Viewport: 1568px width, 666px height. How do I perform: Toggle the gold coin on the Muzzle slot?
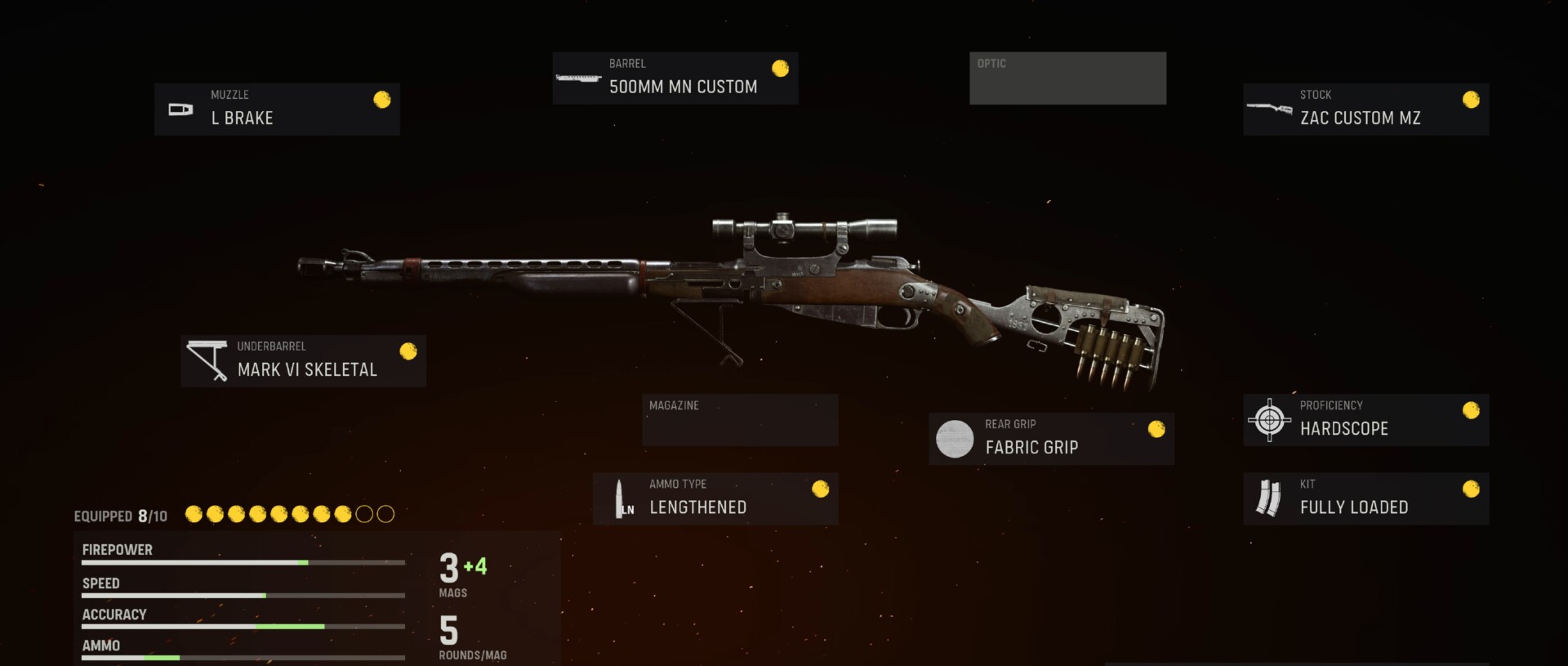(381, 100)
